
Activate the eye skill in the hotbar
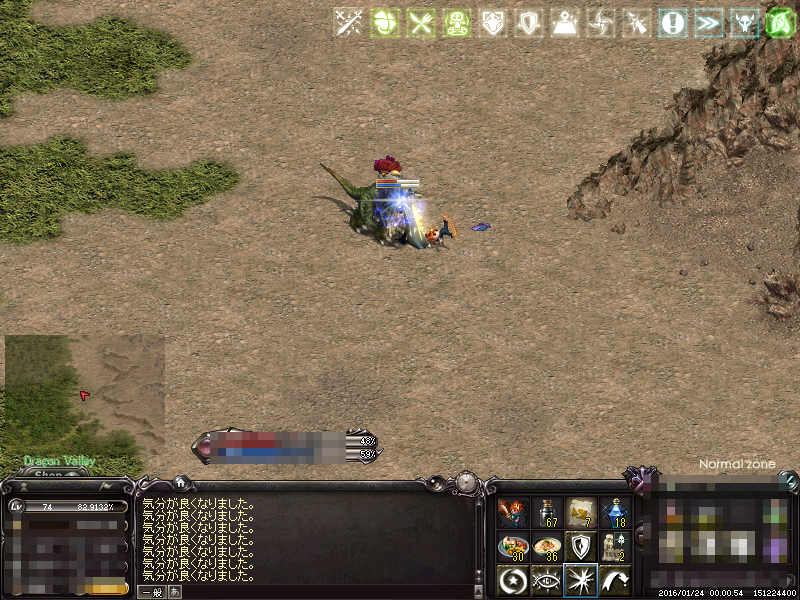(547, 580)
